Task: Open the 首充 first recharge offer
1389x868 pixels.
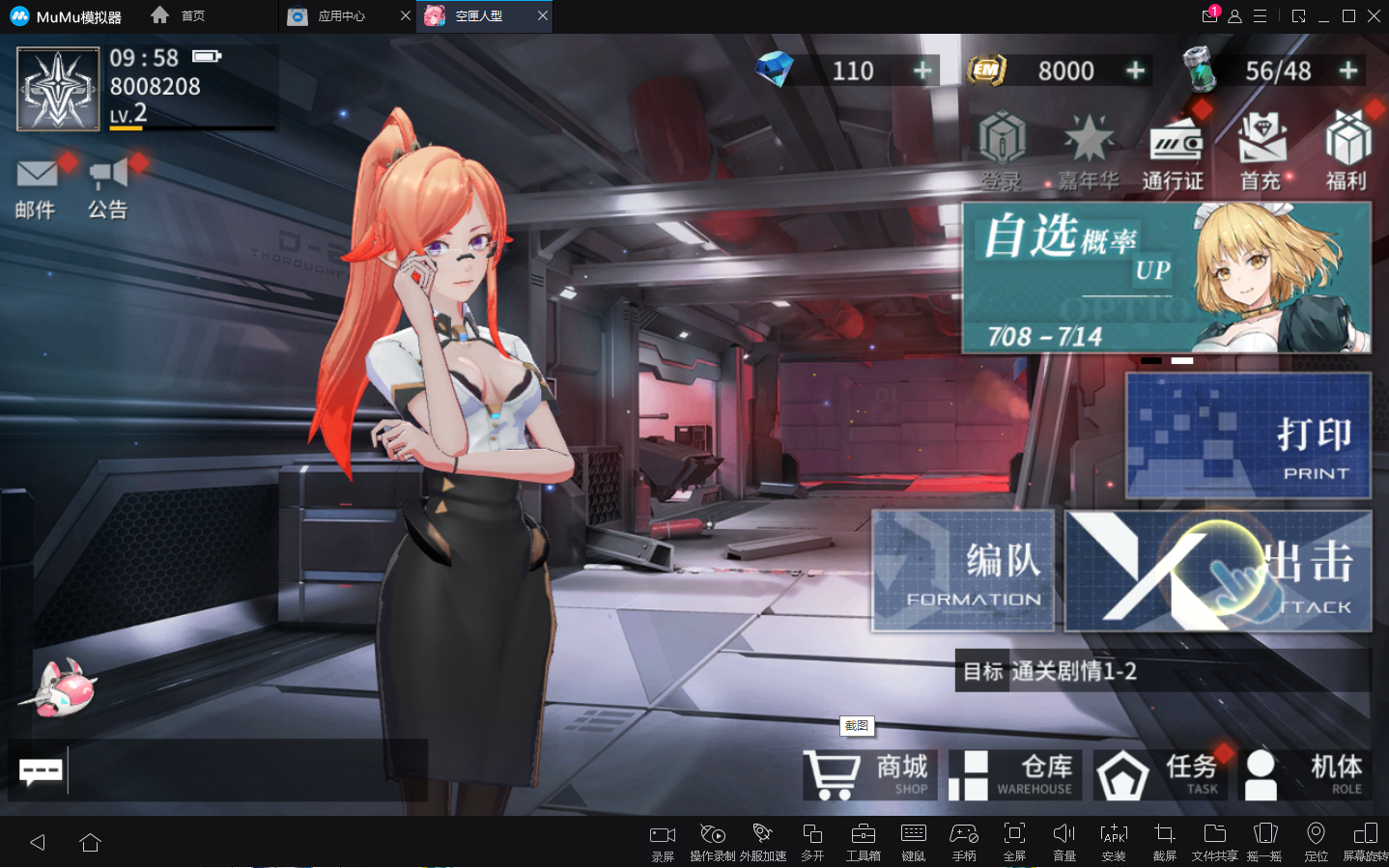Action: tap(1261, 152)
